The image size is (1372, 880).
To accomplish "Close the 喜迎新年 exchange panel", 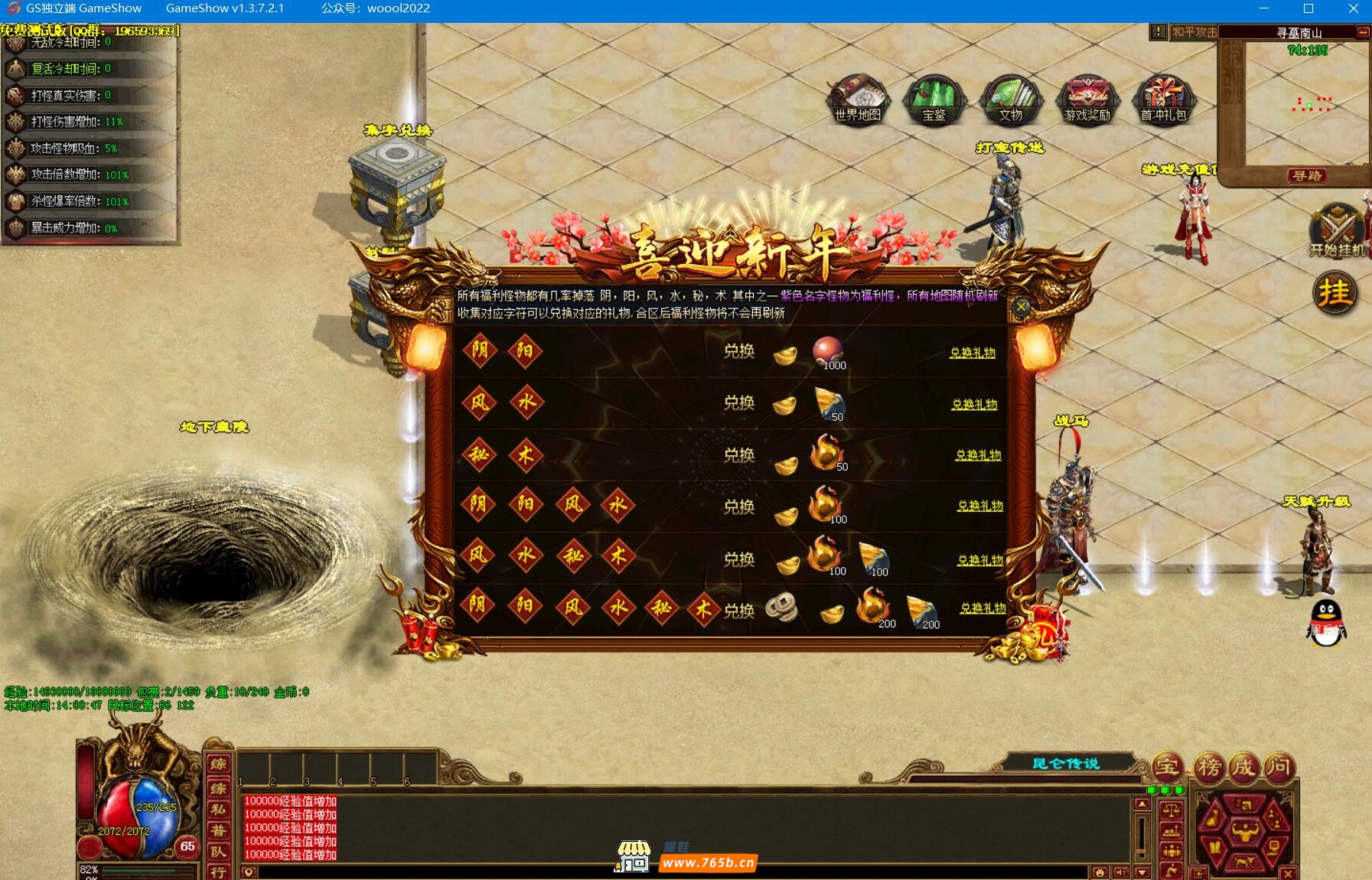I will coord(1021,307).
